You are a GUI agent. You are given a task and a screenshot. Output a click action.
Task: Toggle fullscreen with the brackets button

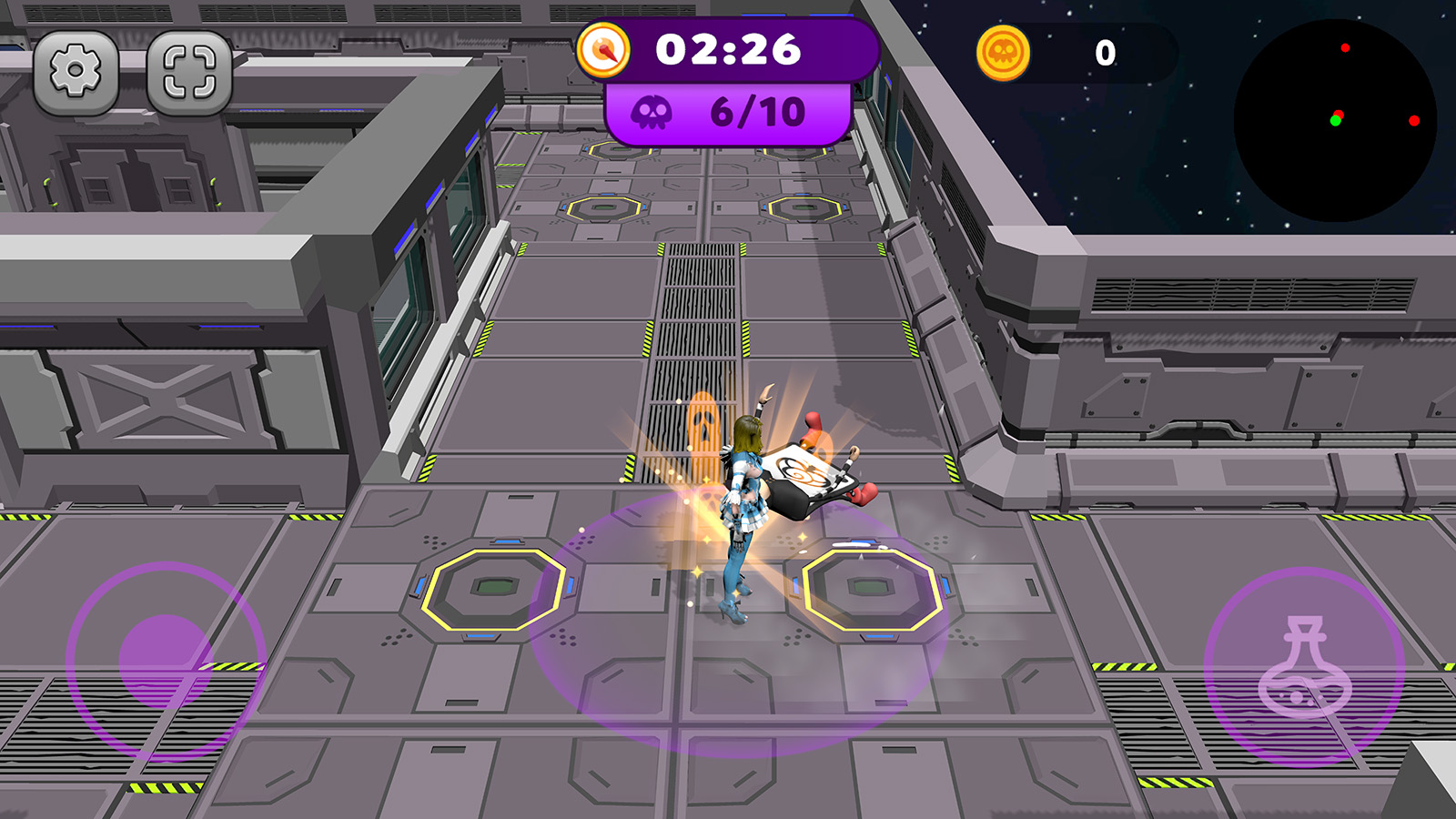pos(189,72)
